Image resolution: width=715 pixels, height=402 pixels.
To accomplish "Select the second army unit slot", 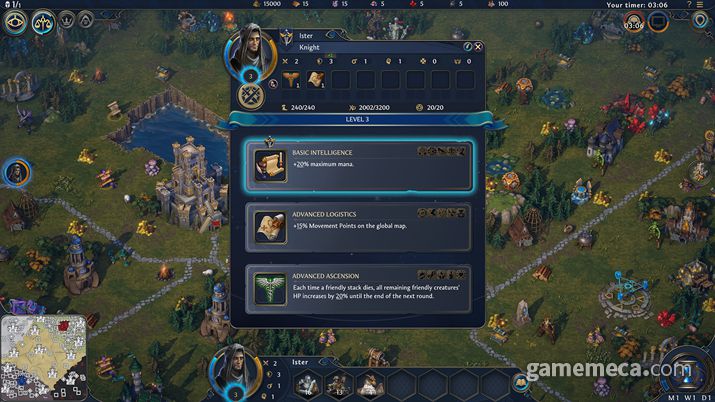I will pos(339,382).
